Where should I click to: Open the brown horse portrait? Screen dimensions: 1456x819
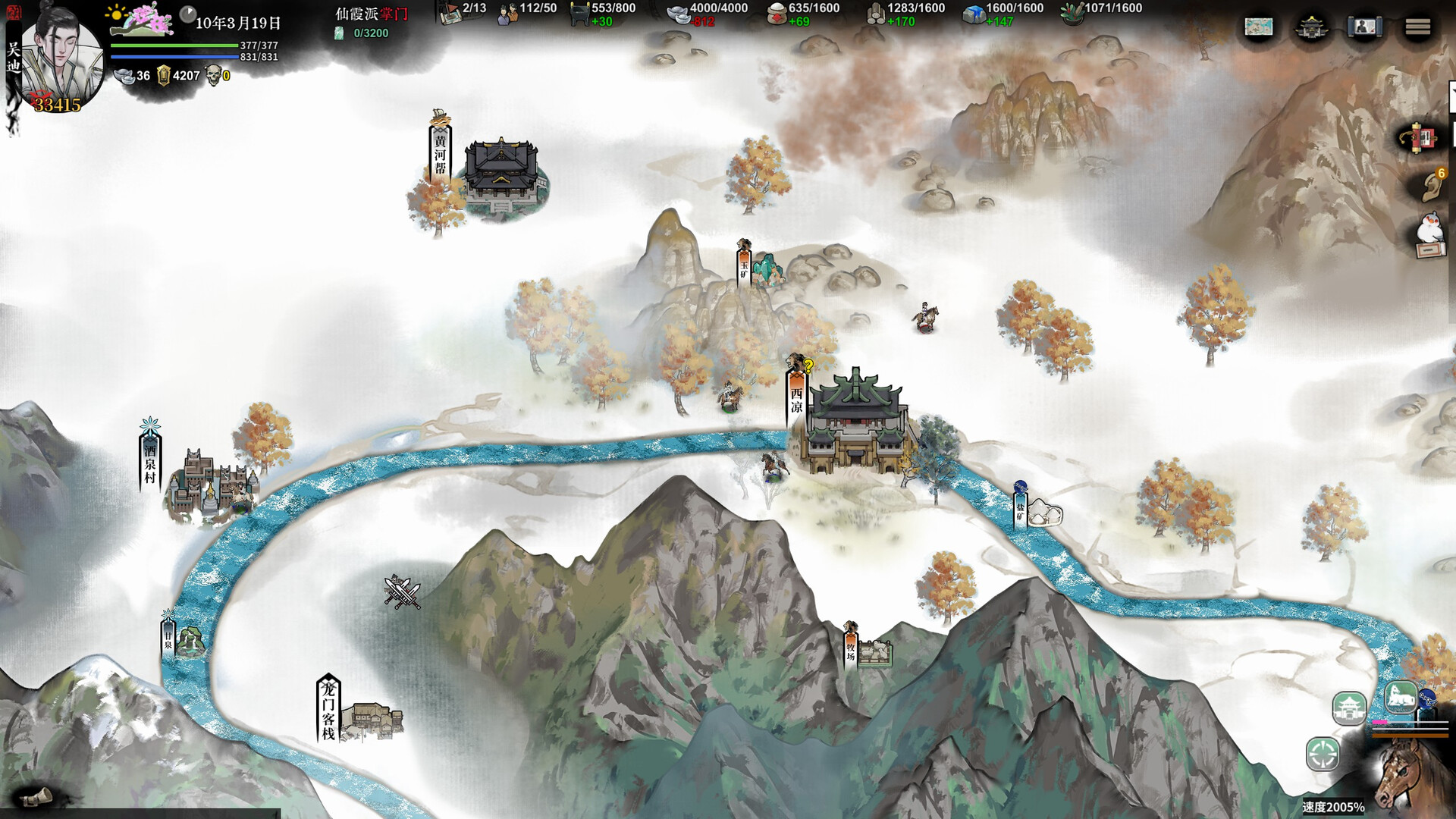1410,777
